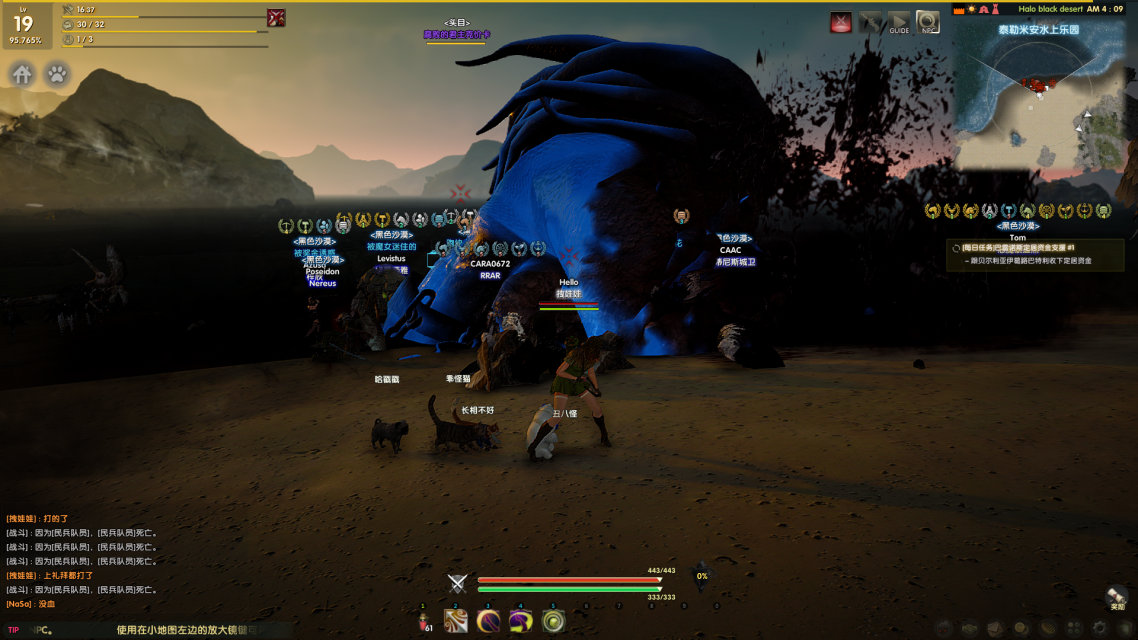This screenshot has width=1138, height=640.
Task: Open the pet paw menu
Action: click(x=58, y=74)
